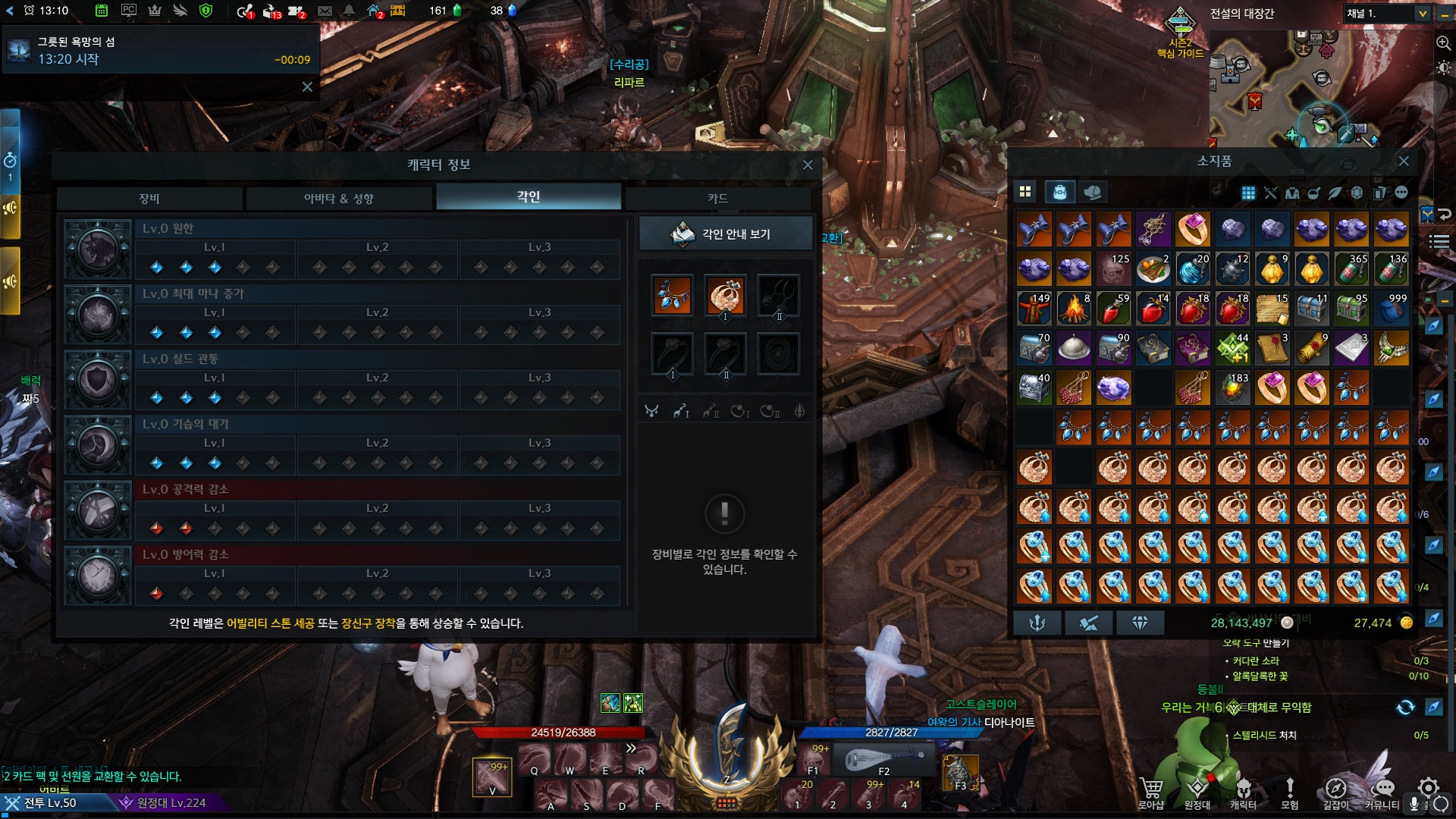This screenshot has width=1456, height=819.
Task: Dismiss the 그릇된 욕망의 섬 event notice
Action: coord(307,86)
